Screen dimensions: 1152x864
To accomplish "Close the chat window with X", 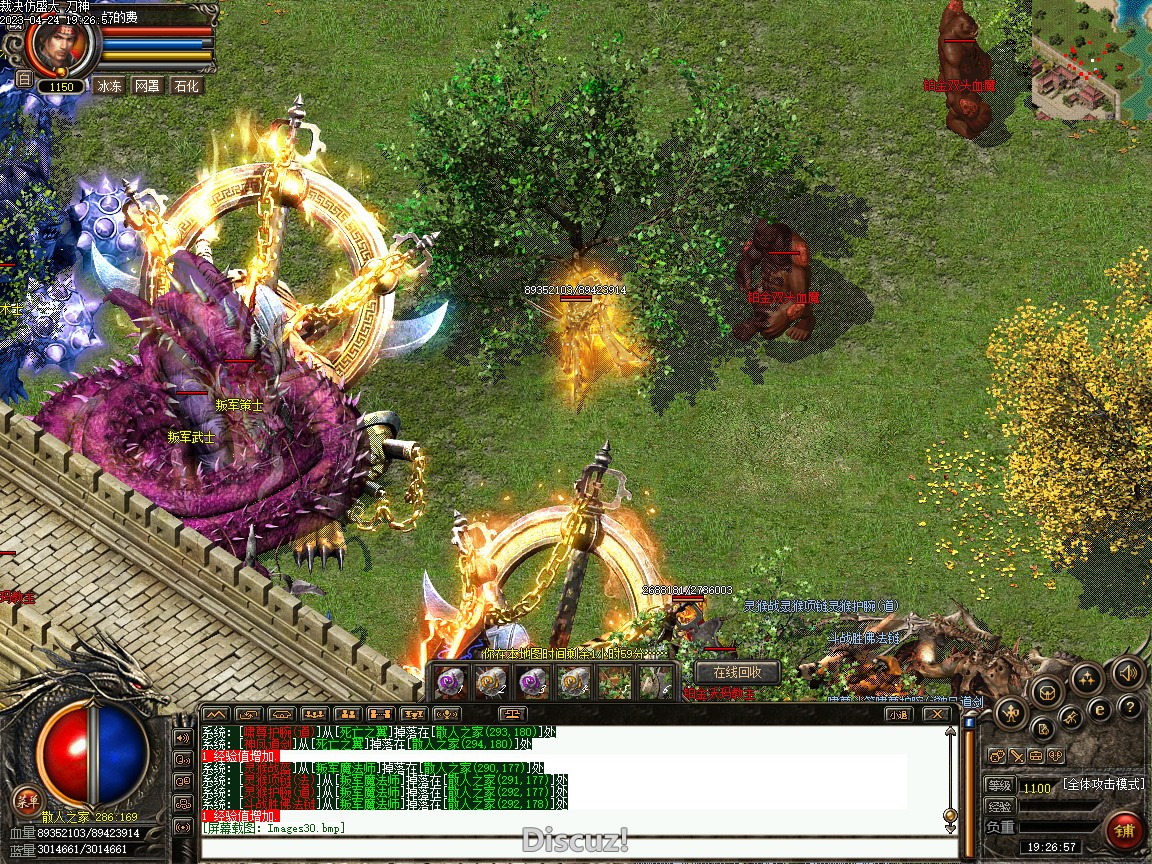I will pos(936,714).
